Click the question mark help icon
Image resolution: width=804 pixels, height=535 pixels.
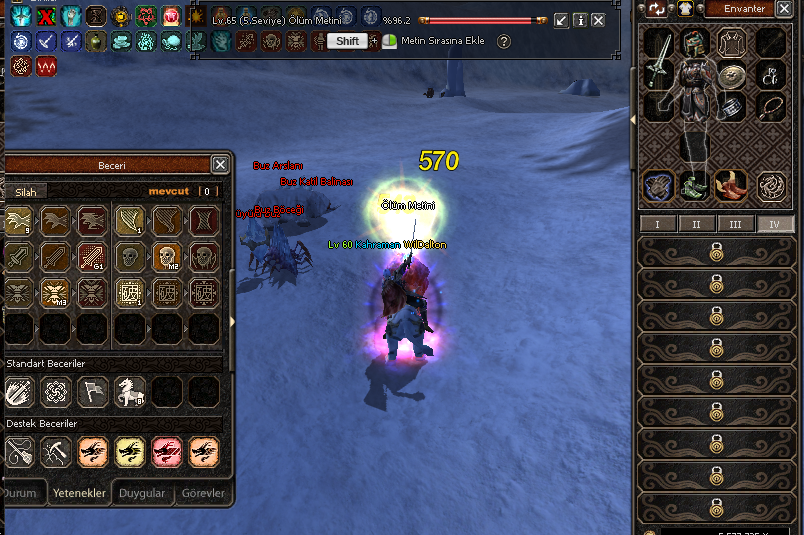pyautogui.click(x=504, y=41)
